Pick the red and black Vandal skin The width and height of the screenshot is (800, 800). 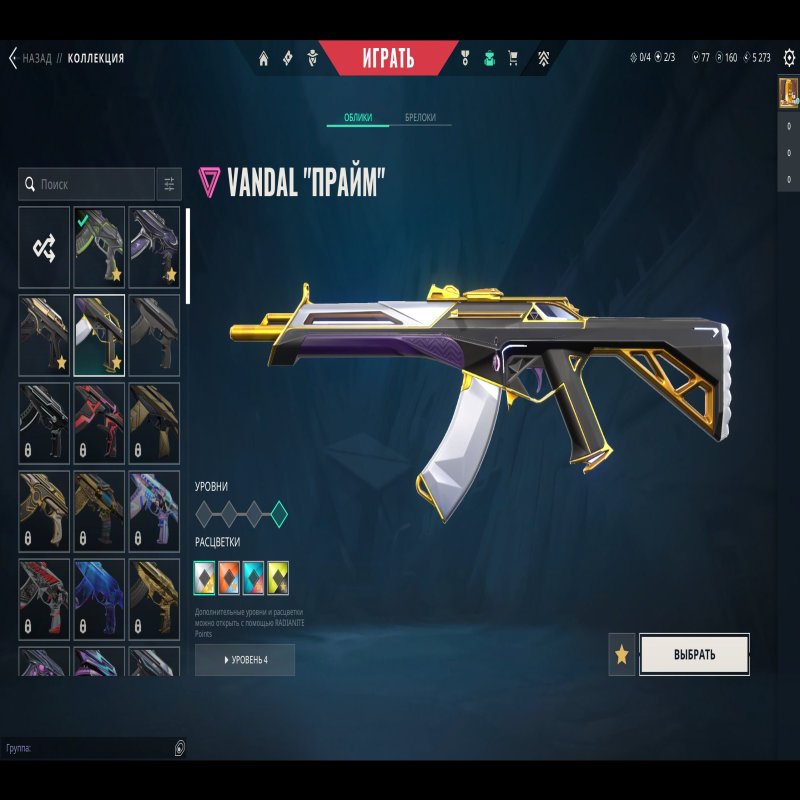[x=99, y=421]
